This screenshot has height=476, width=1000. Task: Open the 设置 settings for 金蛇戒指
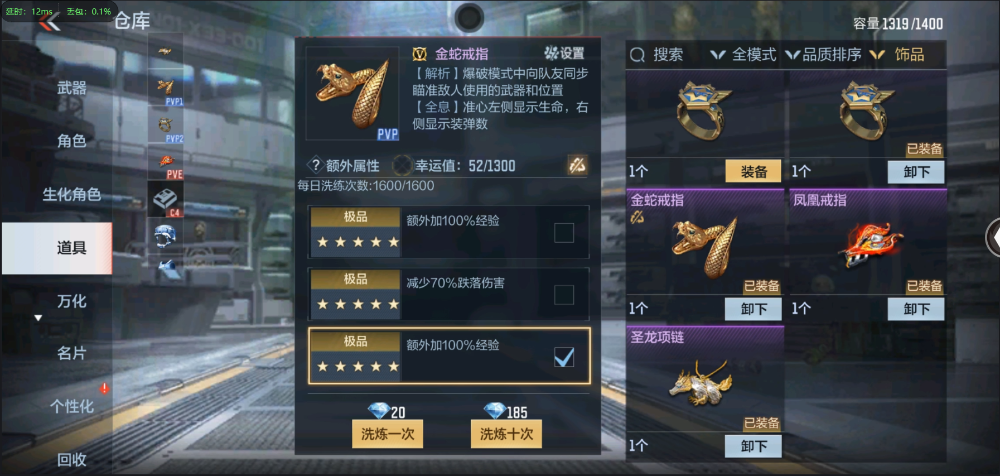pos(564,54)
